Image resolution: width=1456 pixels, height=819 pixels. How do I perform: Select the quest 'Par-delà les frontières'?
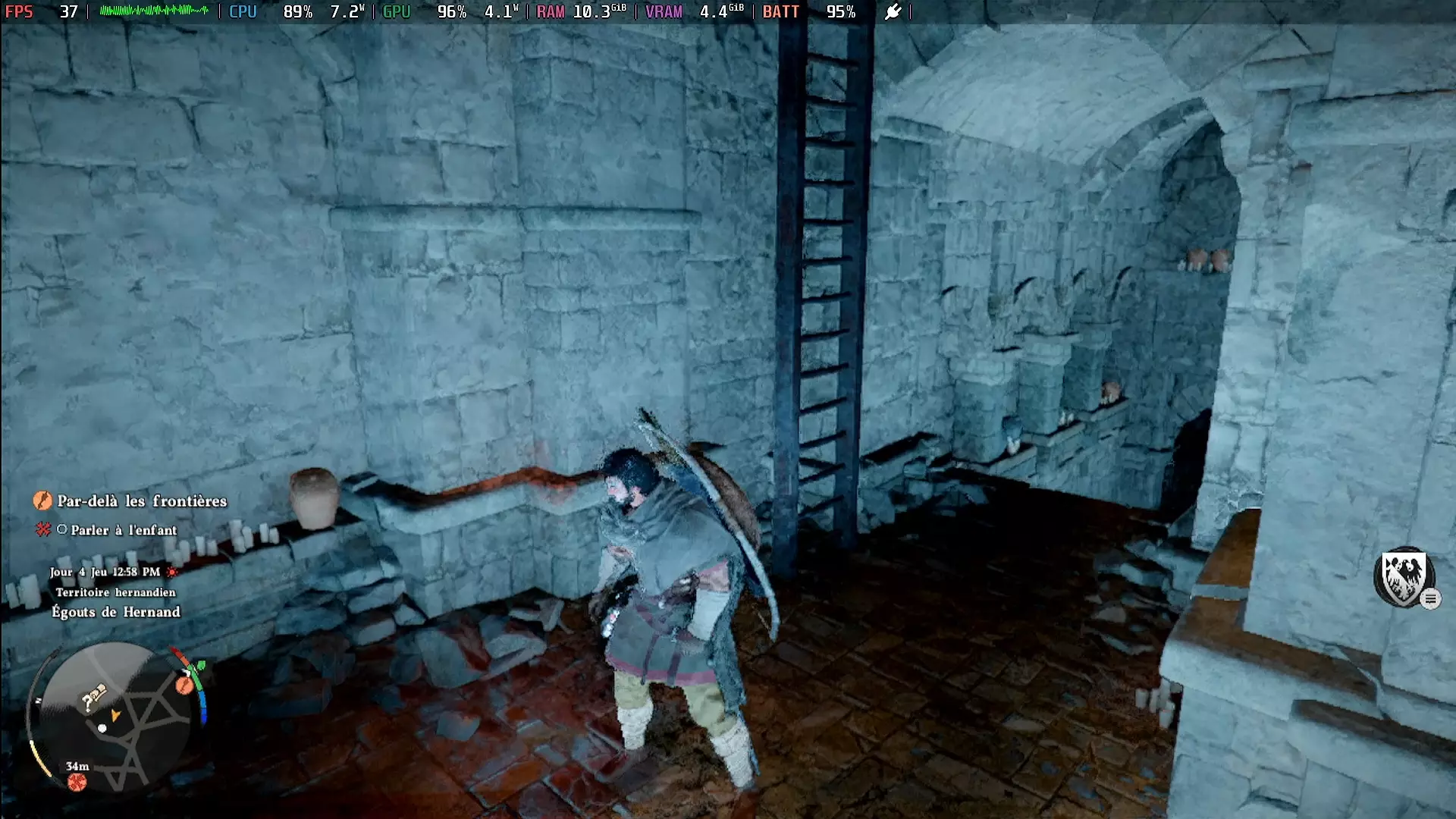tap(140, 501)
